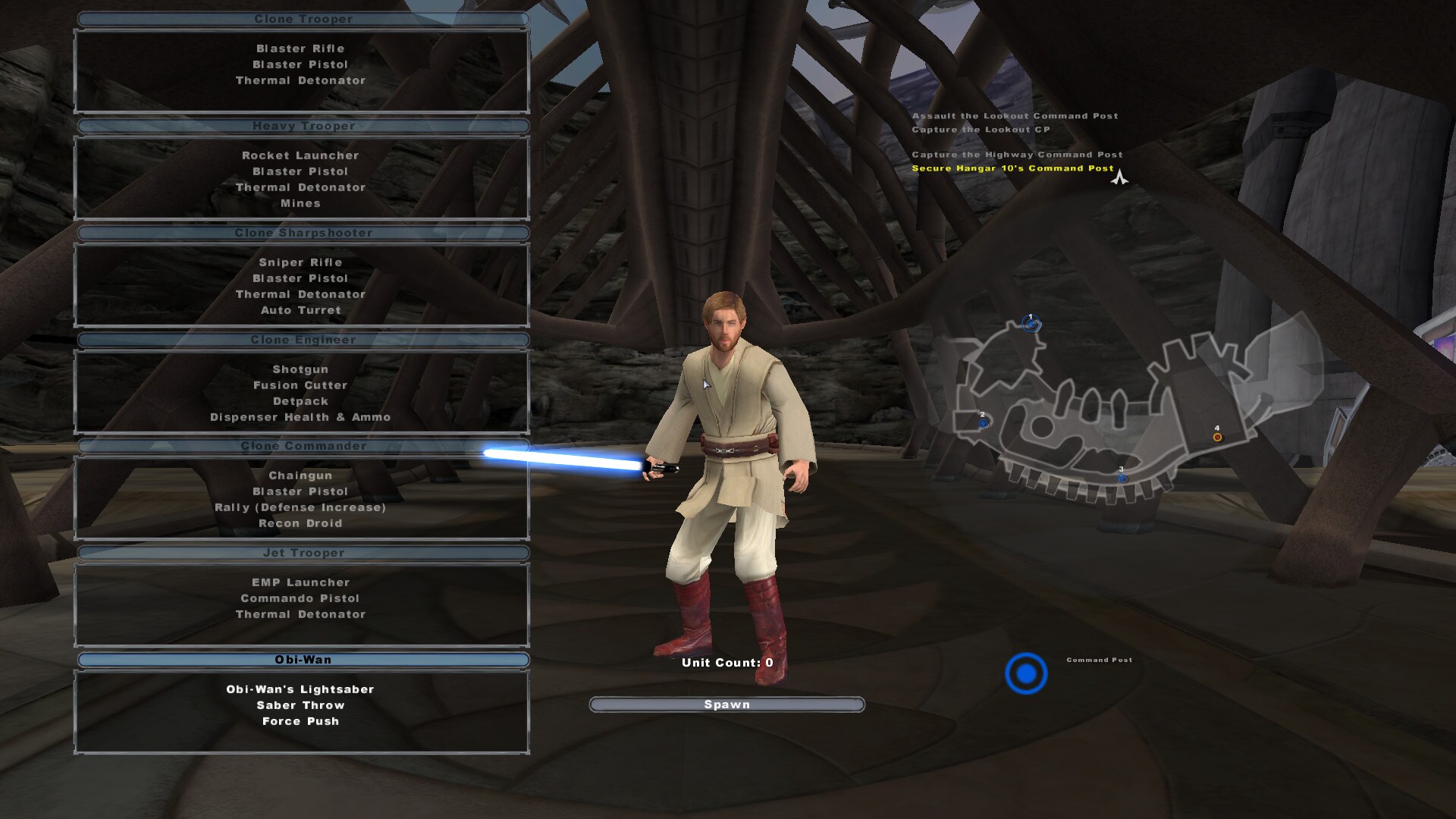Image resolution: width=1456 pixels, height=819 pixels.
Task: Choose command post 2 on the map
Action: pyautogui.click(x=984, y=423)
